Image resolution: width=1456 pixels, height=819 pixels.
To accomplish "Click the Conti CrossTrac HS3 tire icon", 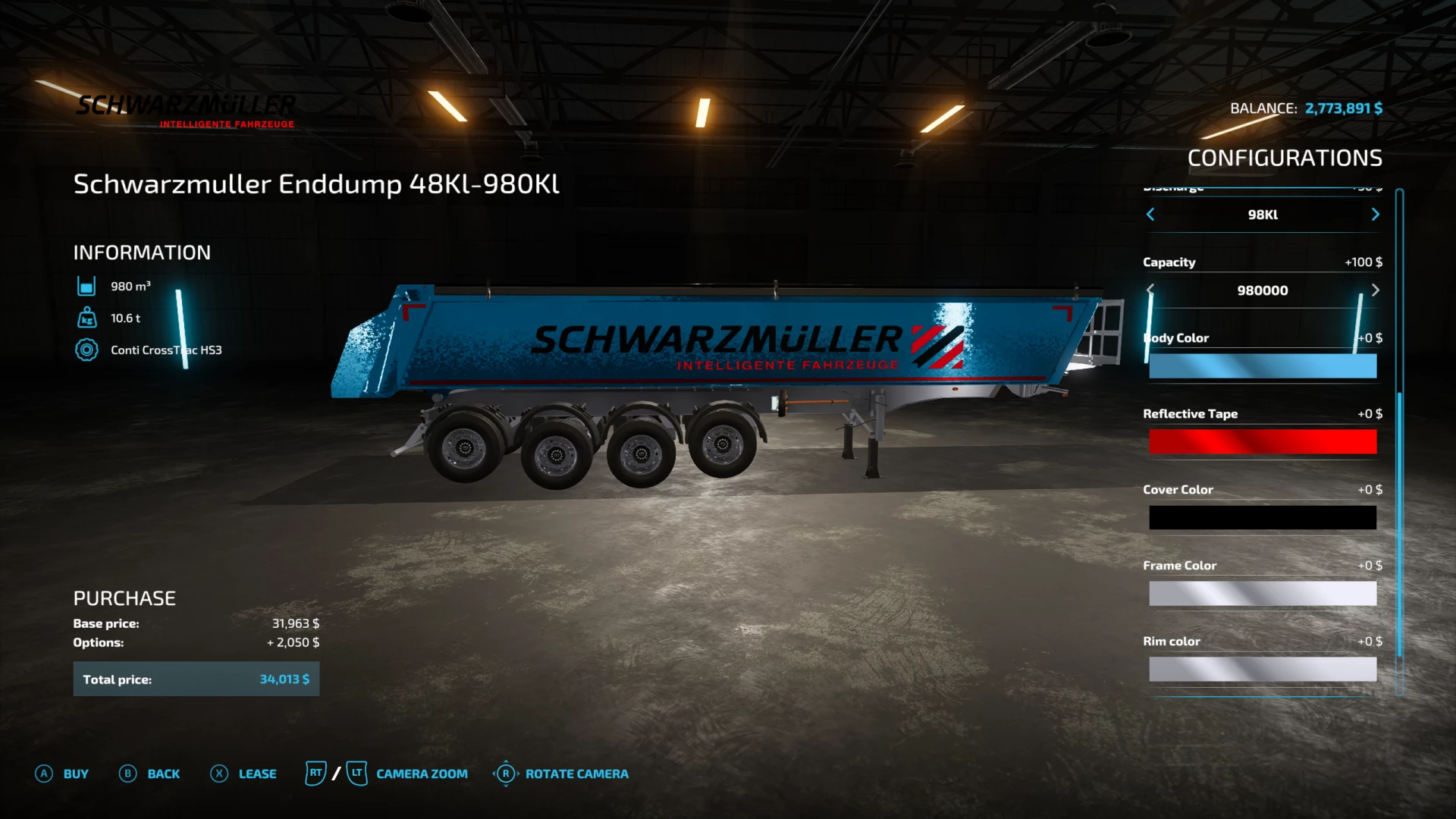I will pyautogui.click(x=87, y=350).
